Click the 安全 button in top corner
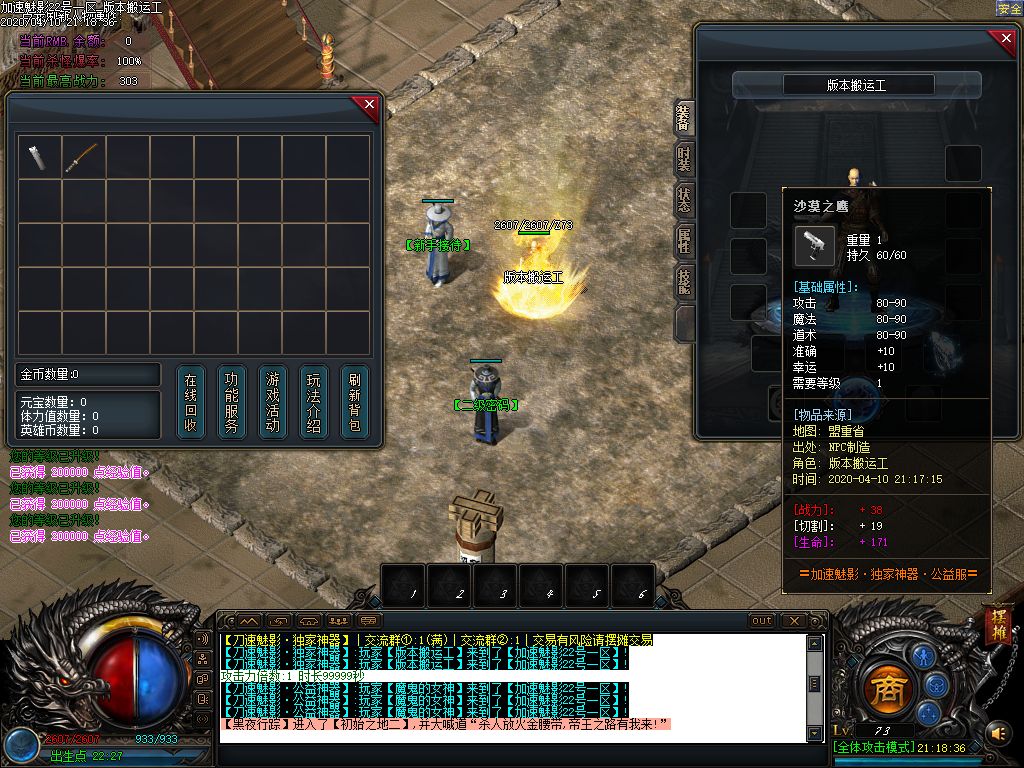The image size is (1024, 768). (1009, 8)
